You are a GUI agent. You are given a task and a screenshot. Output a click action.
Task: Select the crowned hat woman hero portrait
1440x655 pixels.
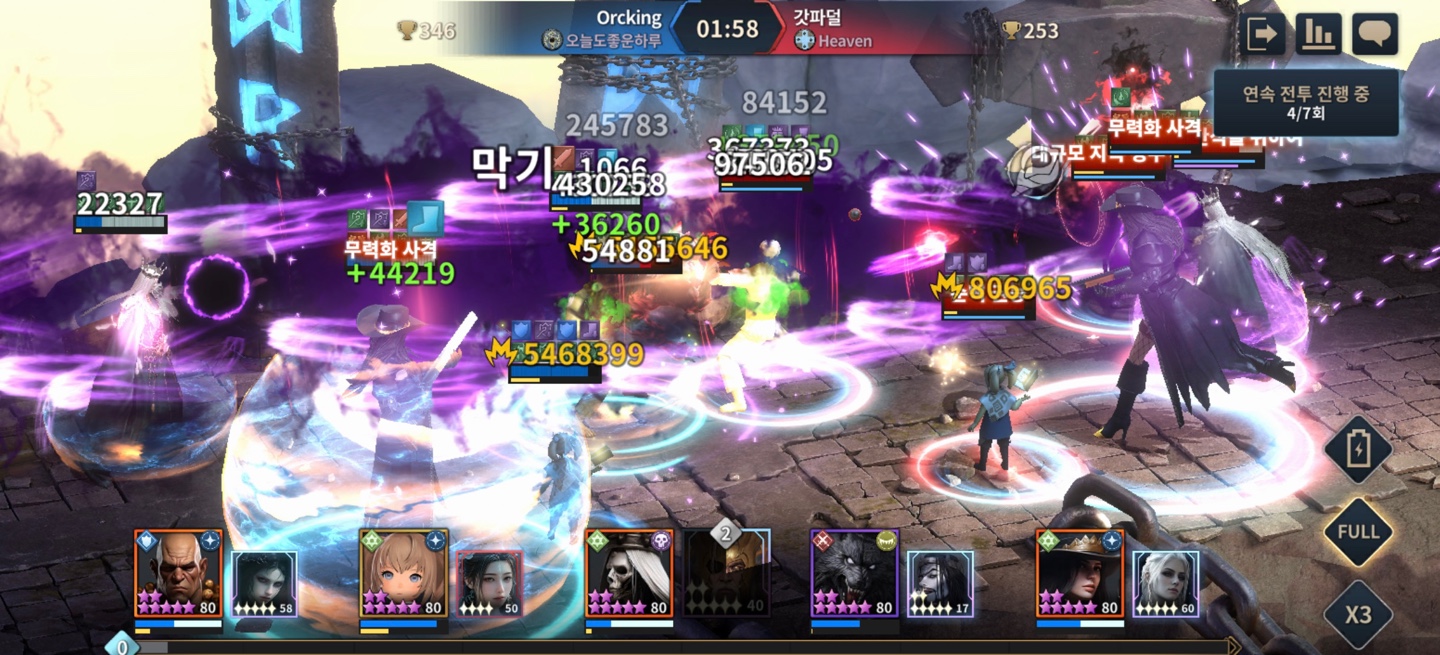[1080, 573]
